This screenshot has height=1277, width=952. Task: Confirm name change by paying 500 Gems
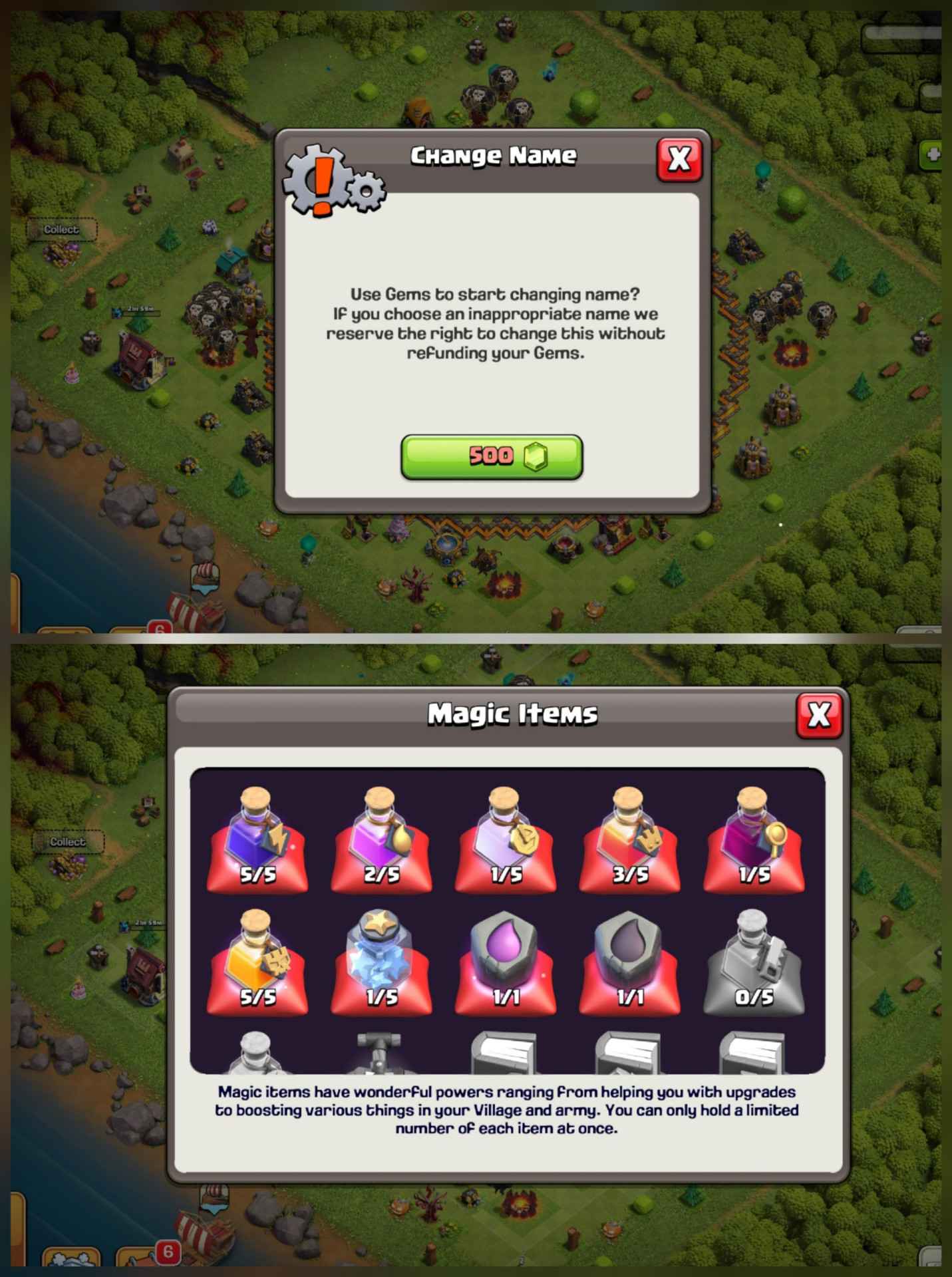pos(492,456)
